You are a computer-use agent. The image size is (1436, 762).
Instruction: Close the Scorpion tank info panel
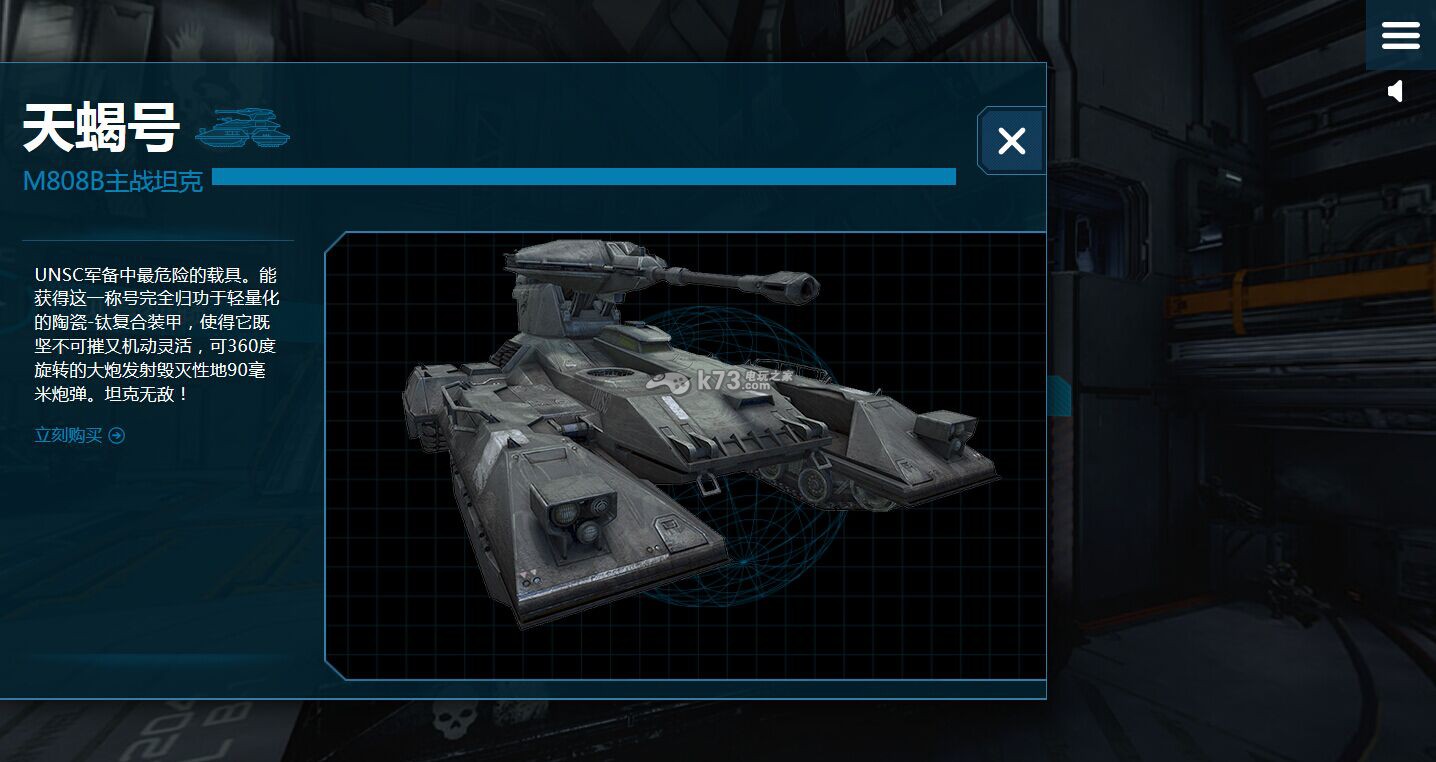[x=1011, y=141]
